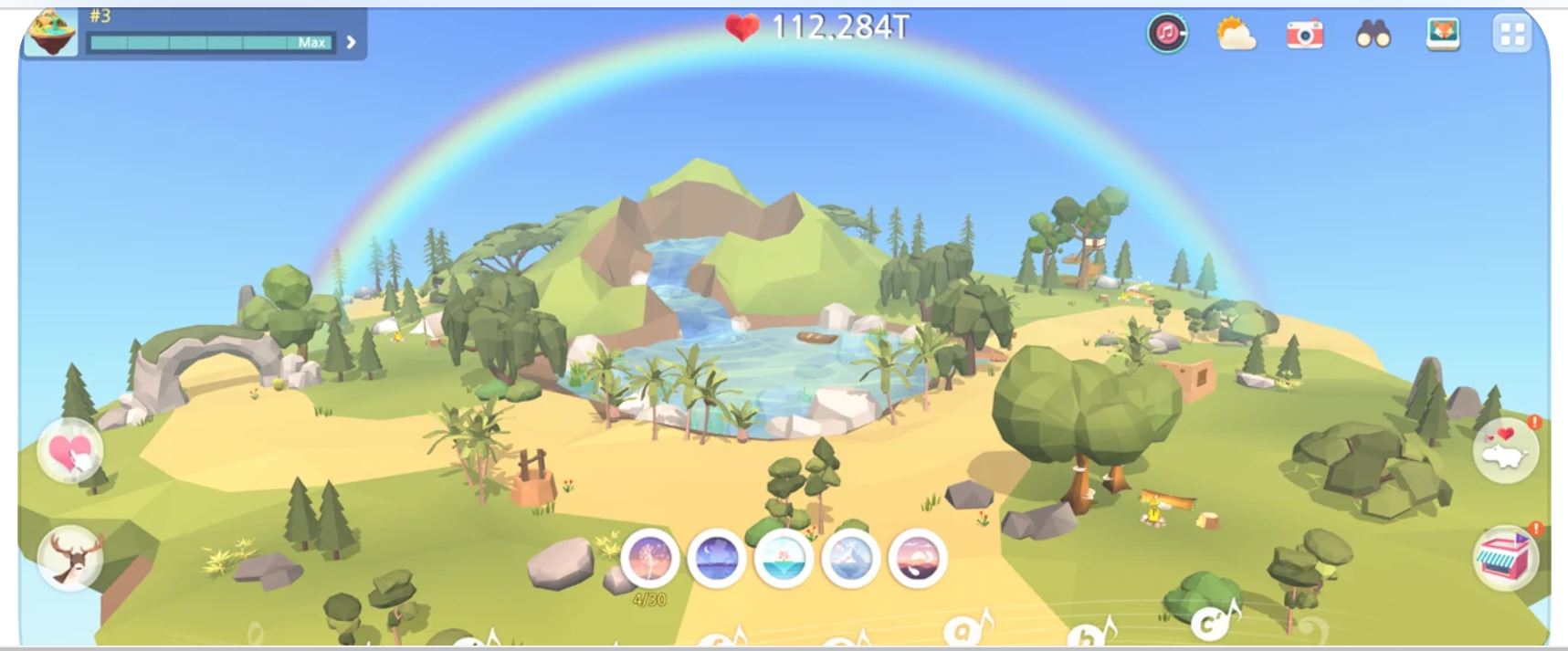Open the fox picture album

[x=1443, y=35]
